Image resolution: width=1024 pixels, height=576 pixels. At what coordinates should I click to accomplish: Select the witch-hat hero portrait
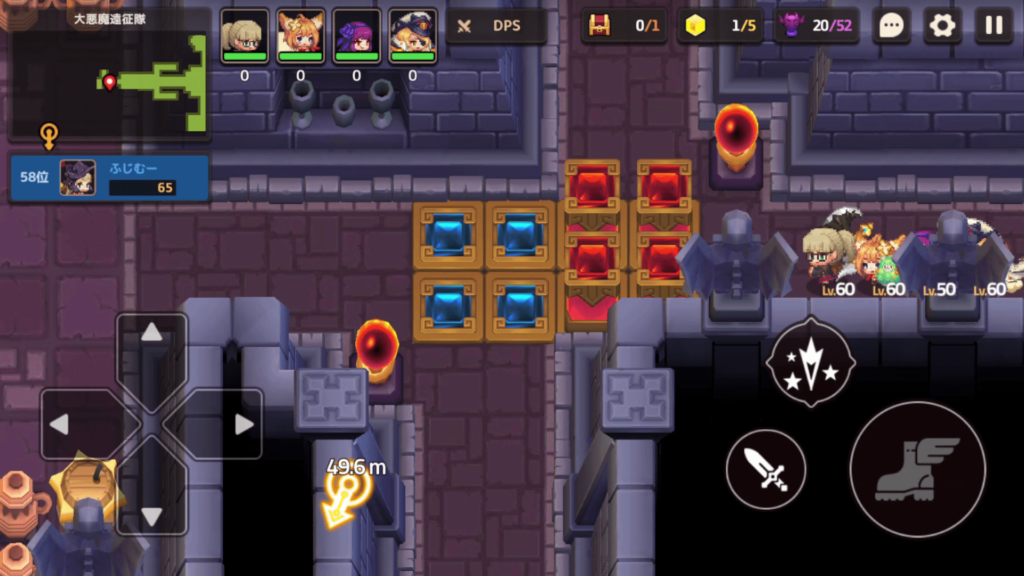pos(412,37)
